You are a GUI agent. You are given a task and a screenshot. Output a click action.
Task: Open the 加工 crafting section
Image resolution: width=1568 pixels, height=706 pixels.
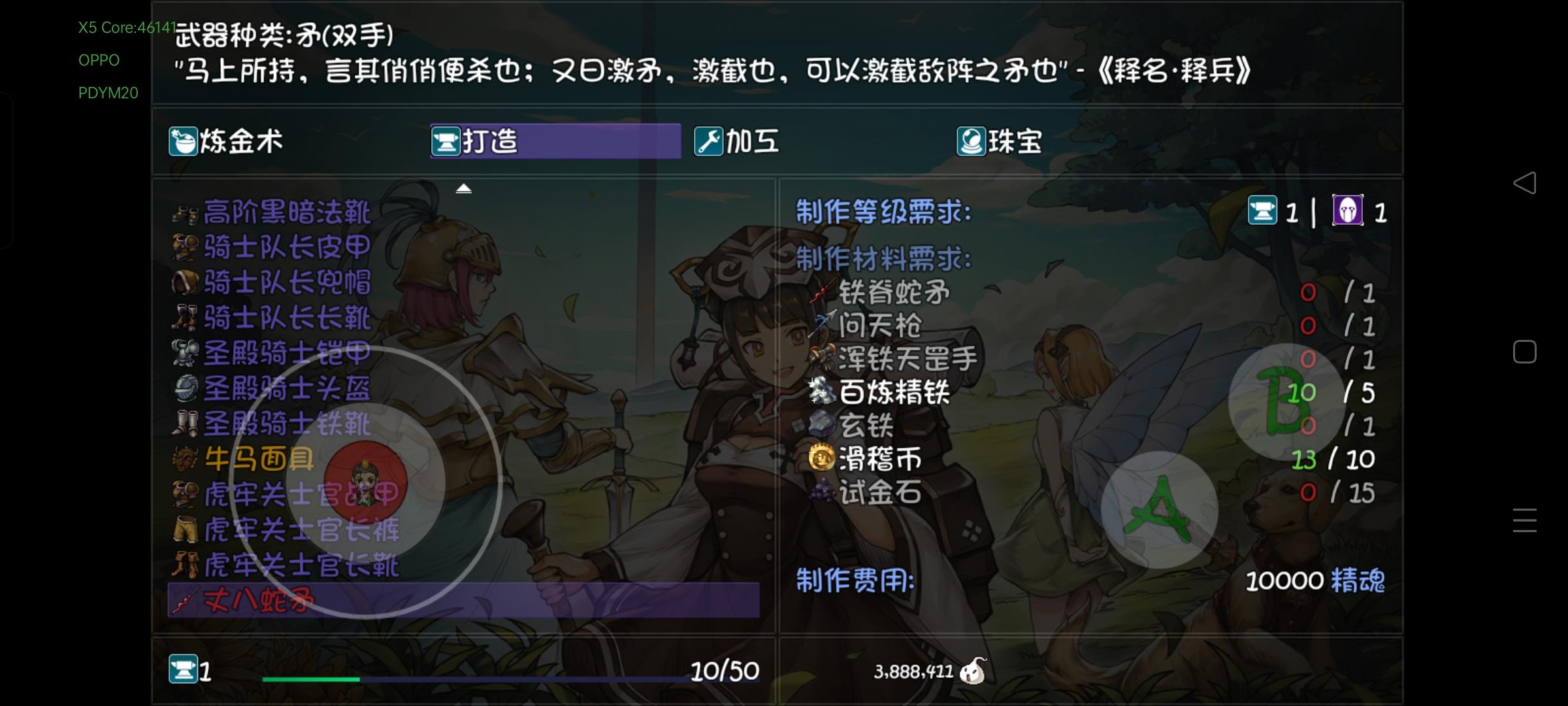point(737,141)
